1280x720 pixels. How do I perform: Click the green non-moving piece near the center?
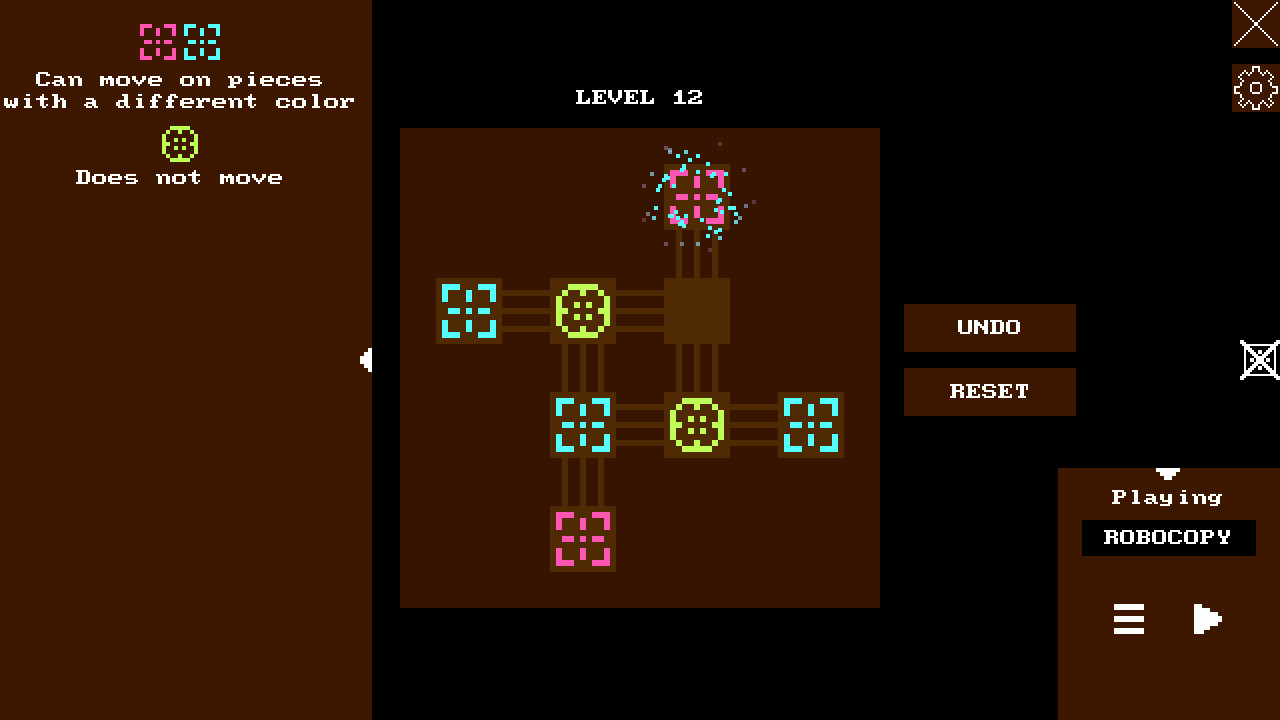point(583,311)
